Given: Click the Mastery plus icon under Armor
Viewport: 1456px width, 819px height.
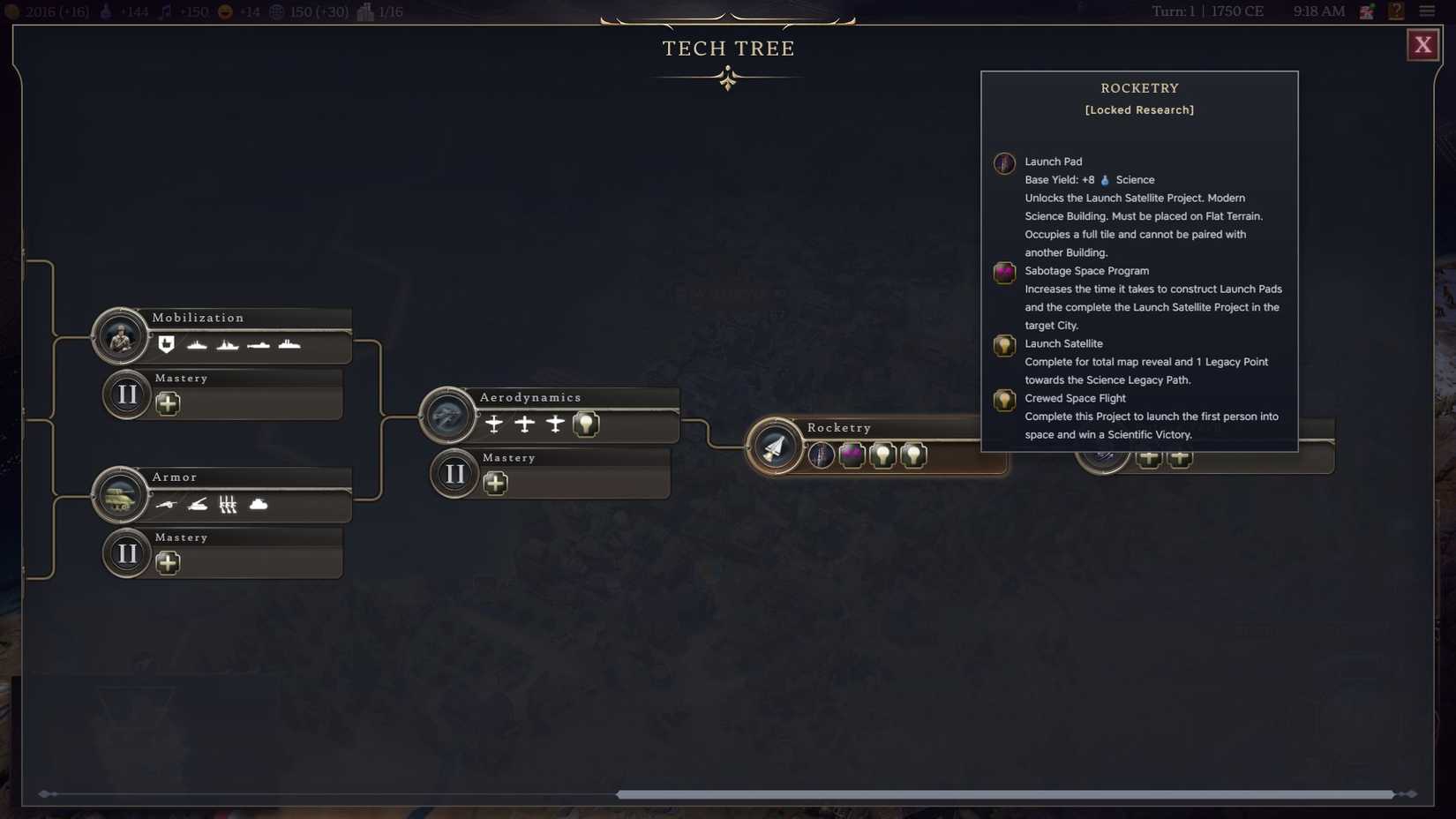Looking at the screenshot, I should coord(169,562).
